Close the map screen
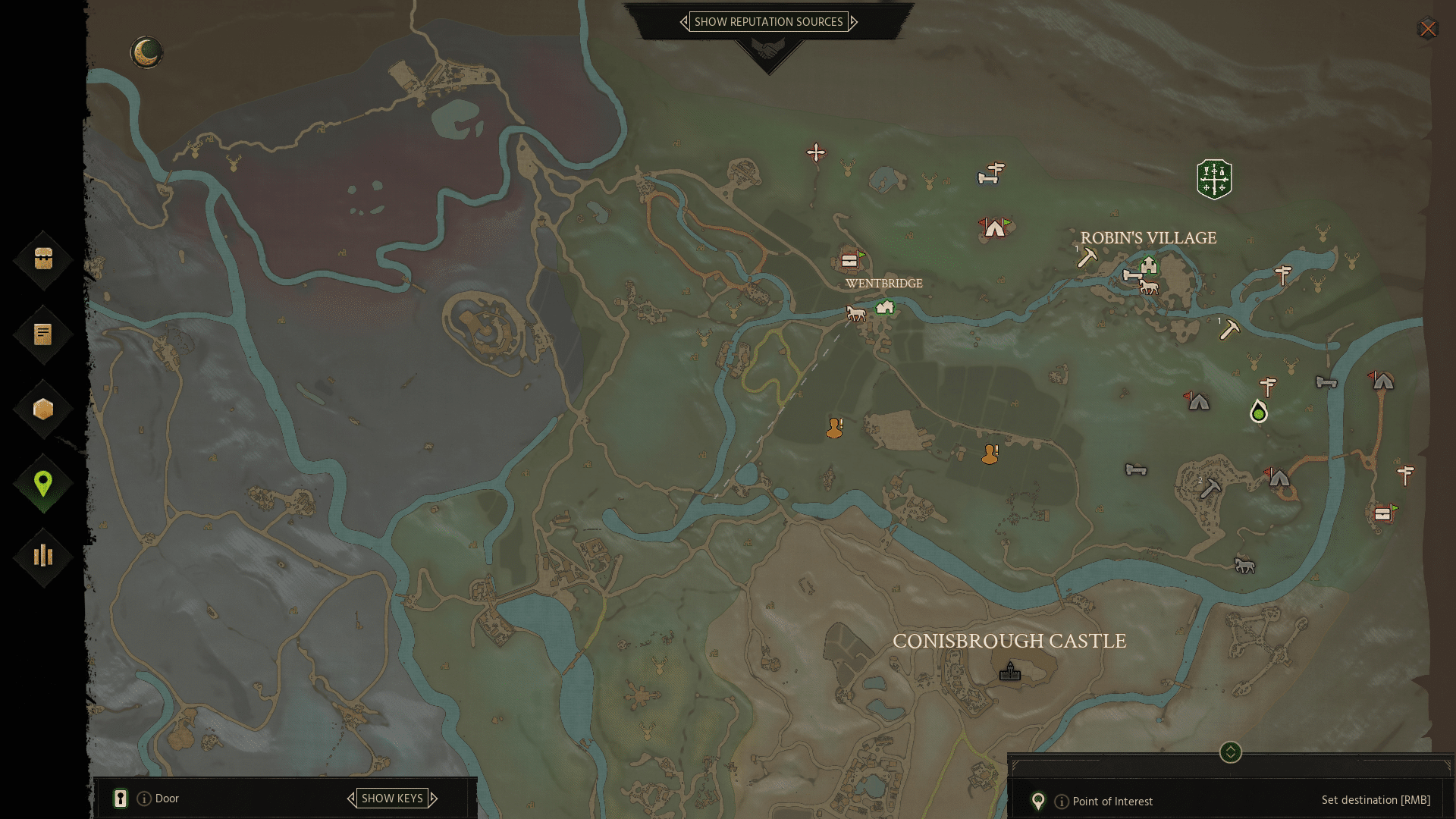 click(1428, 29)
